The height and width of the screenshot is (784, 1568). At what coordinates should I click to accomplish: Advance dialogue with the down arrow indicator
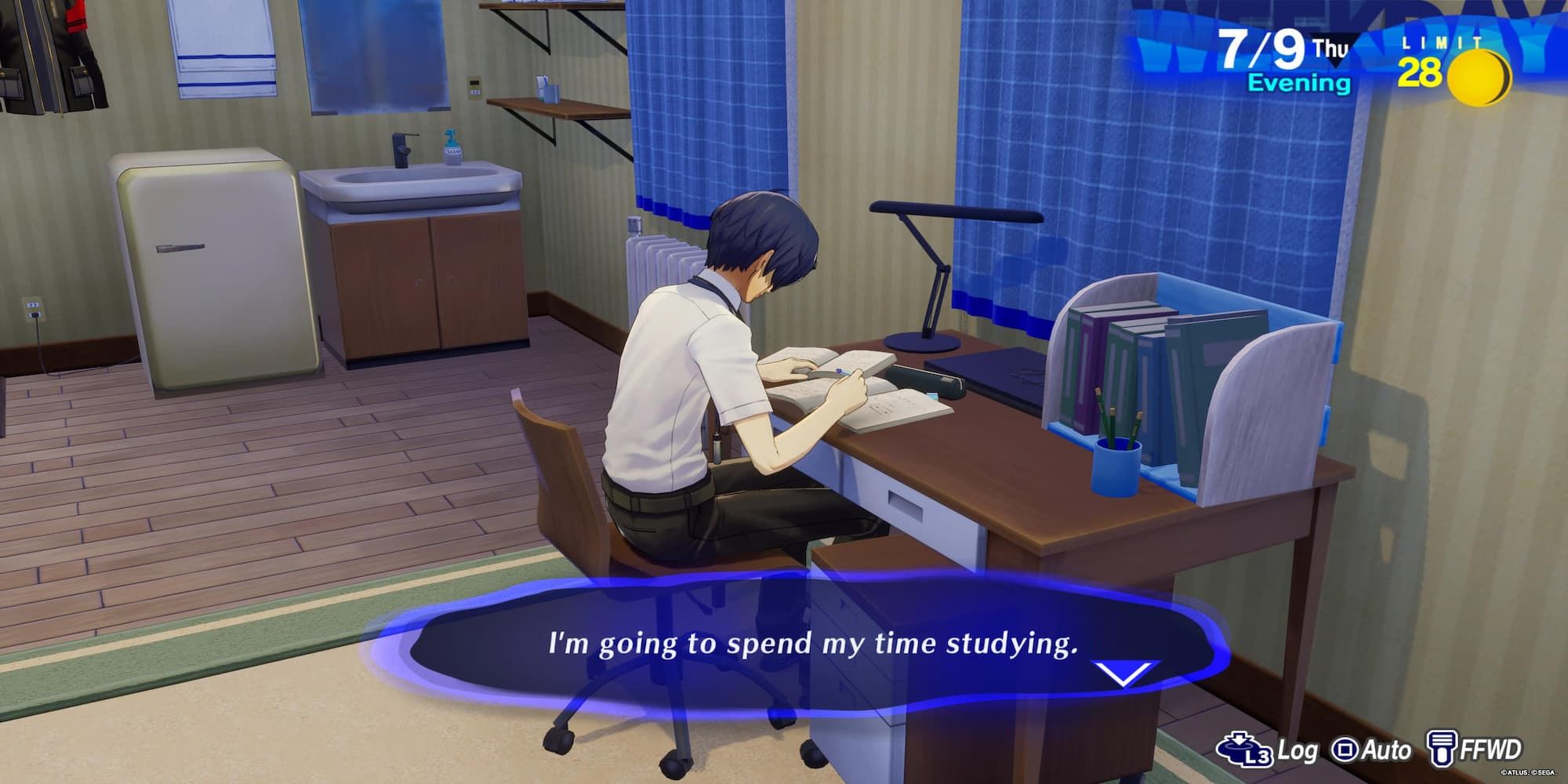pos(1124,673)
